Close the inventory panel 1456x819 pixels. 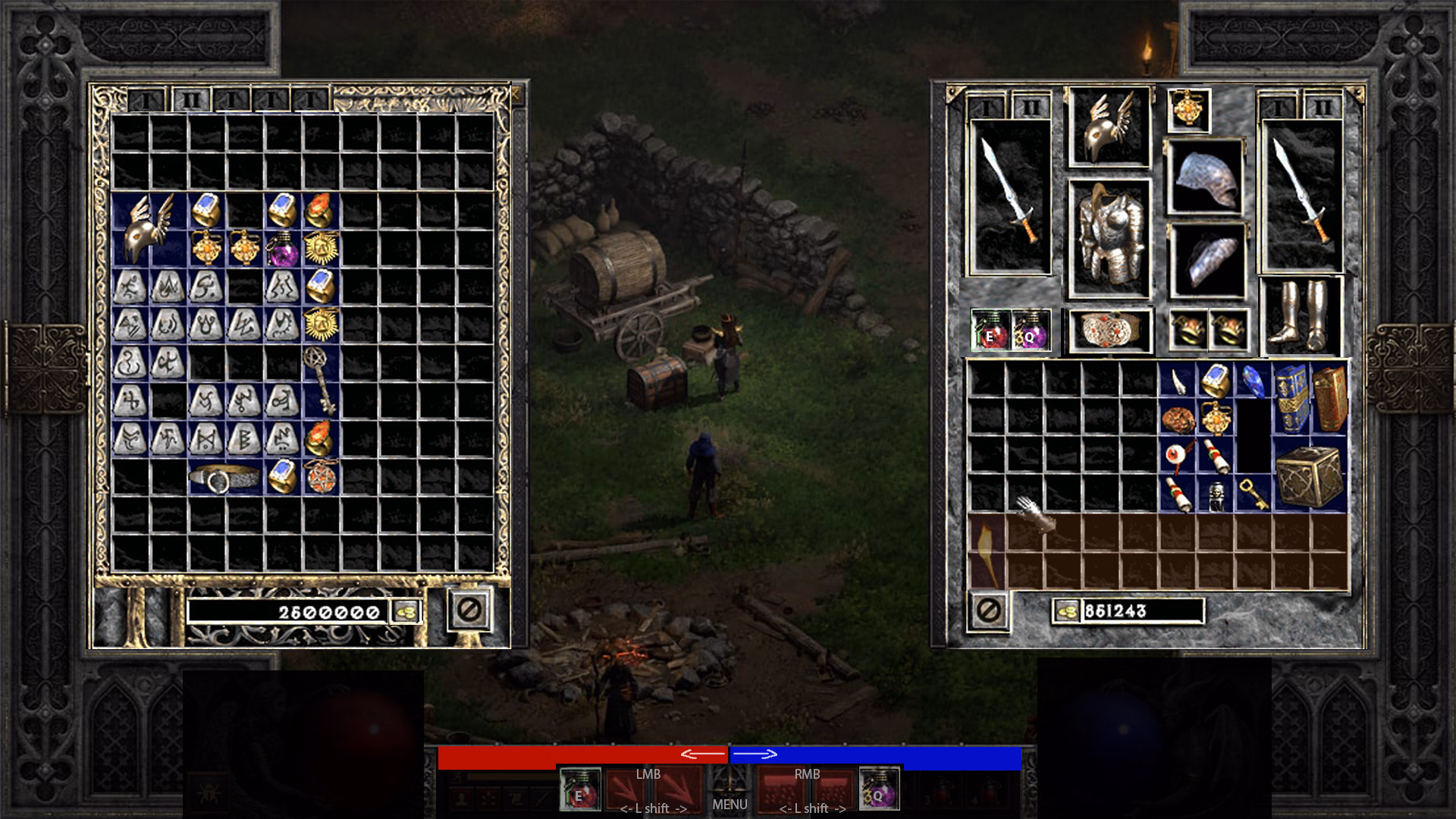point(988,610)
